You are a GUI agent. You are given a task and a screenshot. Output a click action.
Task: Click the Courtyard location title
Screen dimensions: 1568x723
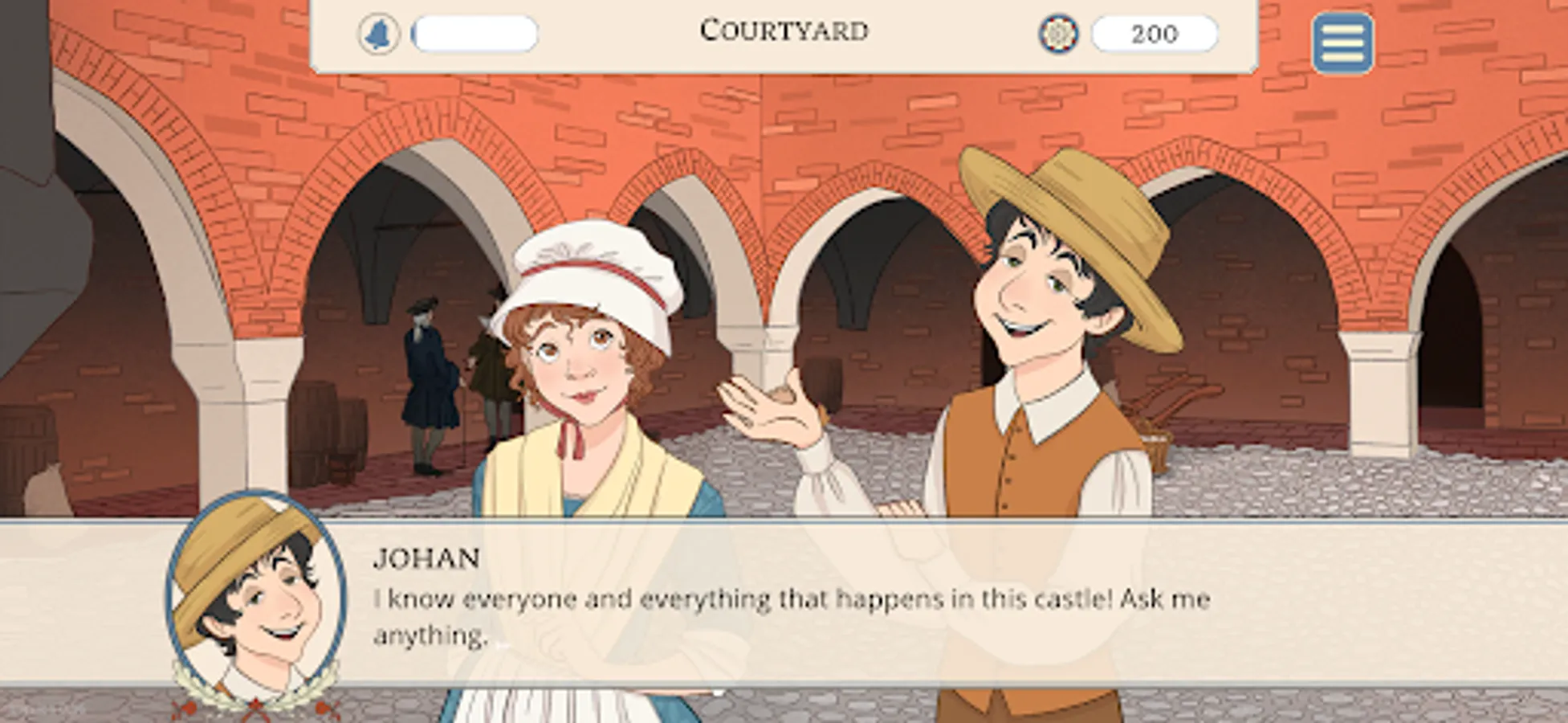tap(783, 31)
